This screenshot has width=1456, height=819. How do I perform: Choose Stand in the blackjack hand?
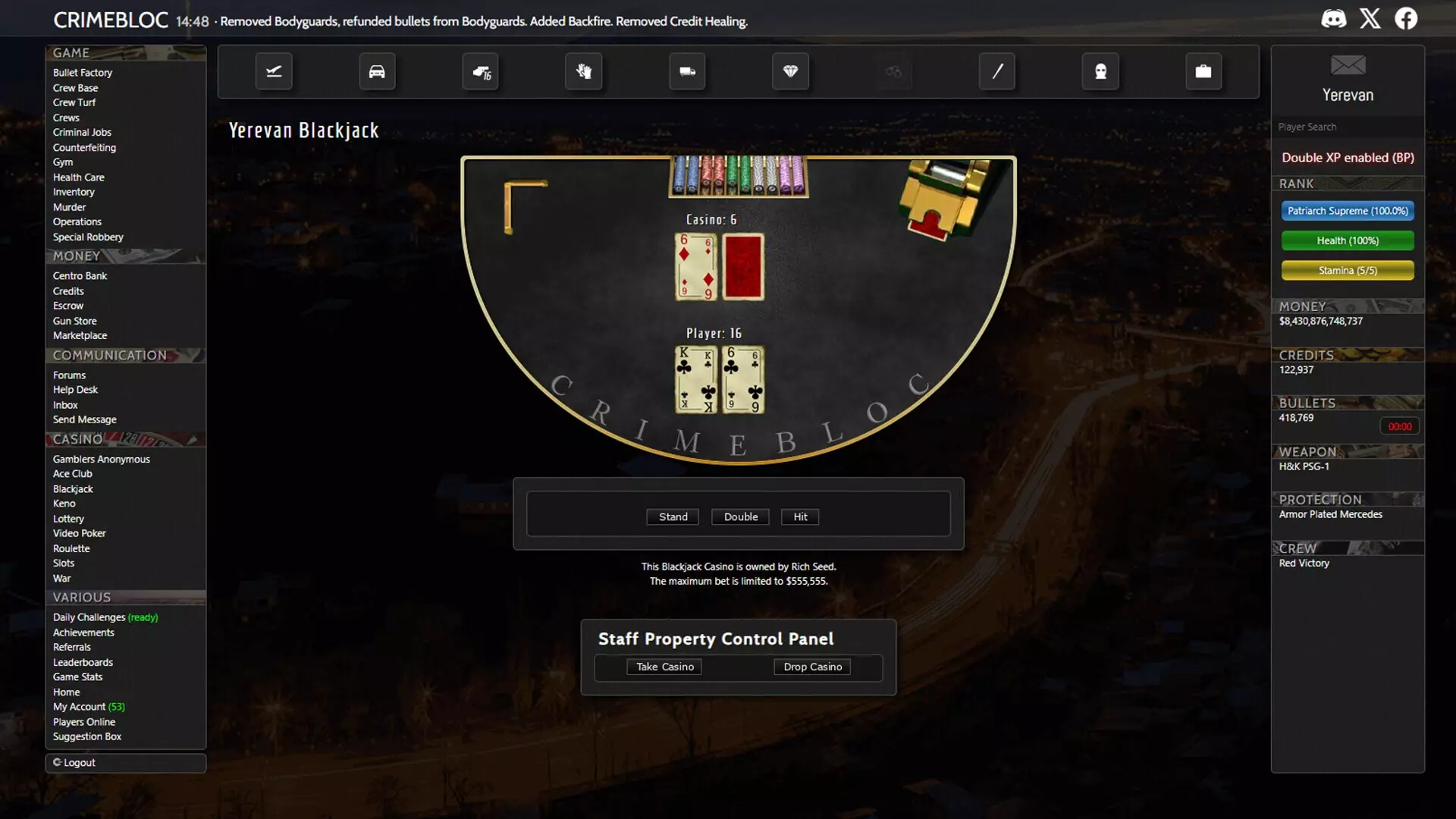673,516
